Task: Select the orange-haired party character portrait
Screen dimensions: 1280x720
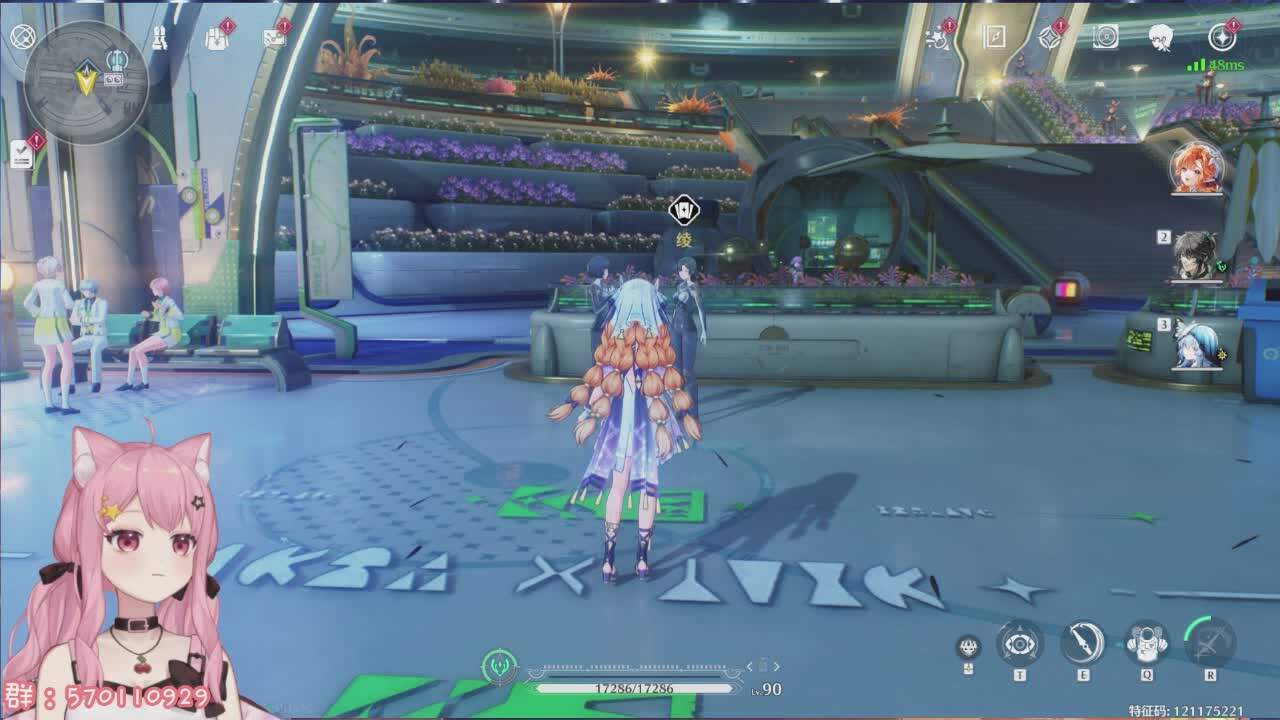Action: tap(1196, 167)
